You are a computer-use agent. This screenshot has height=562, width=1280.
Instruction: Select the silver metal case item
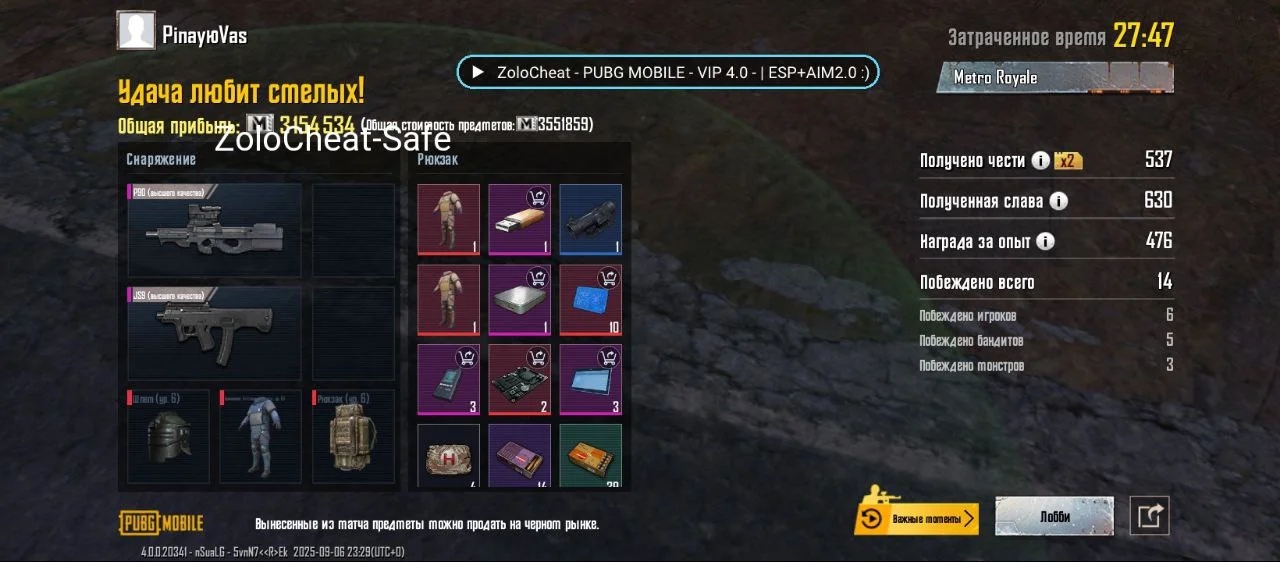click(x=519, y=299)
